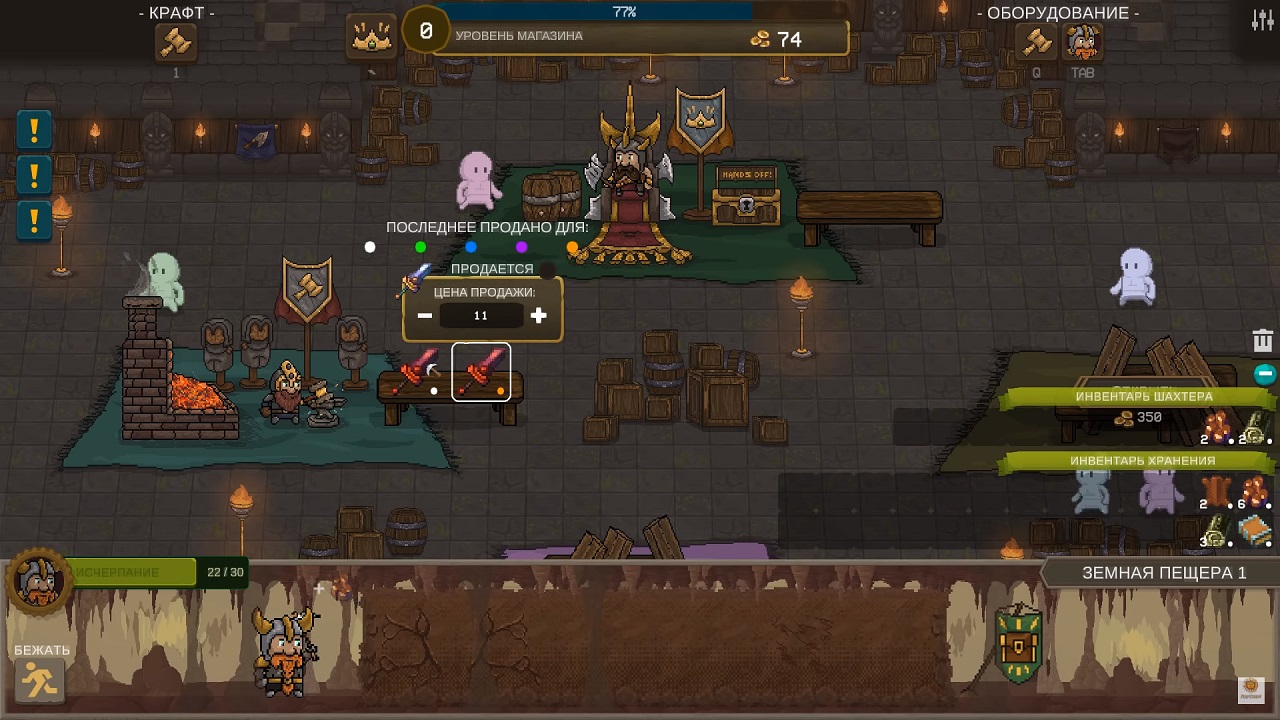
Task: Select the red sword marked with white dot
Action: [x=420, y=372]
